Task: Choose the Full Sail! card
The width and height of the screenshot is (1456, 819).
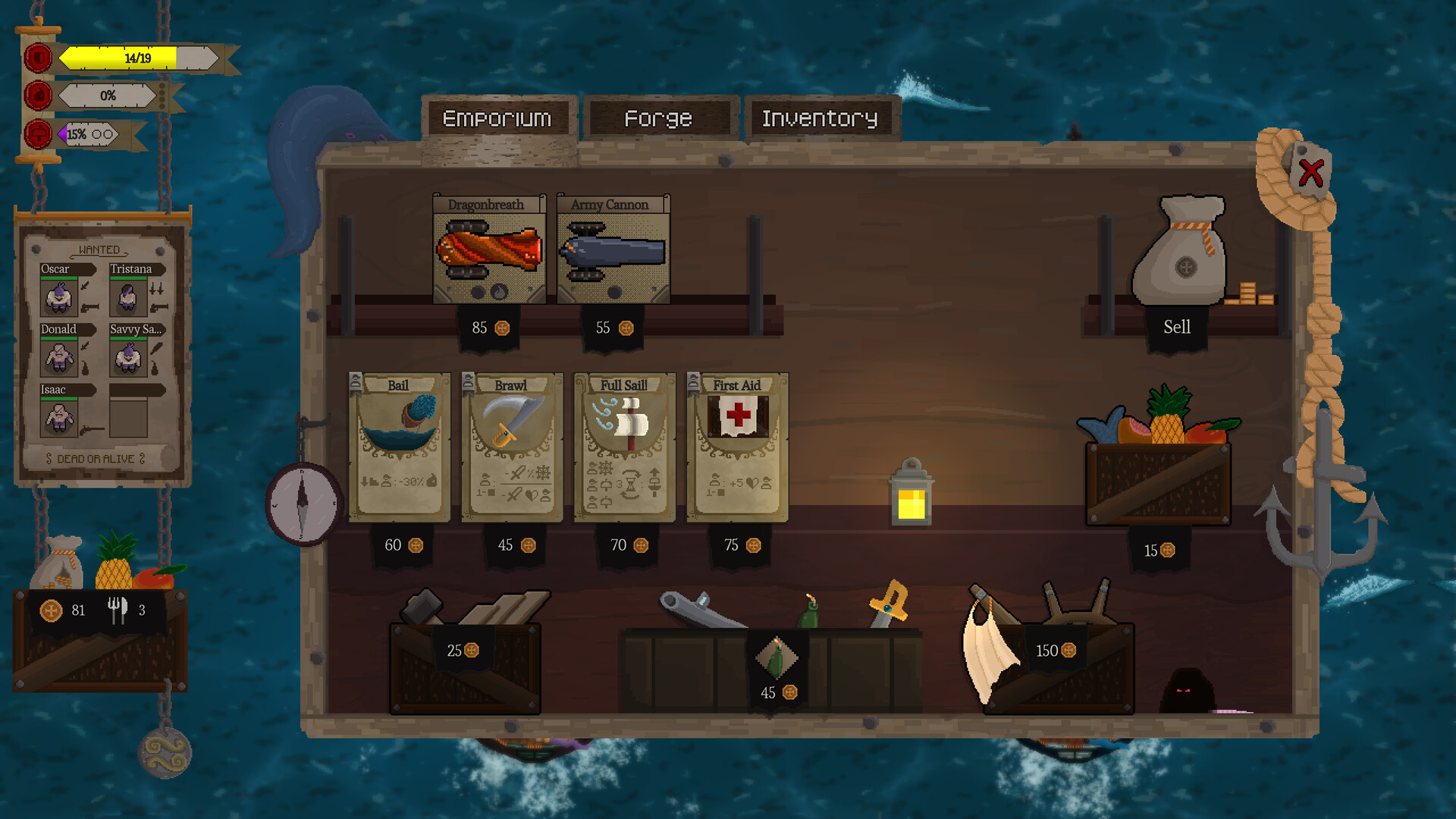Action: (x=623, y=447)
